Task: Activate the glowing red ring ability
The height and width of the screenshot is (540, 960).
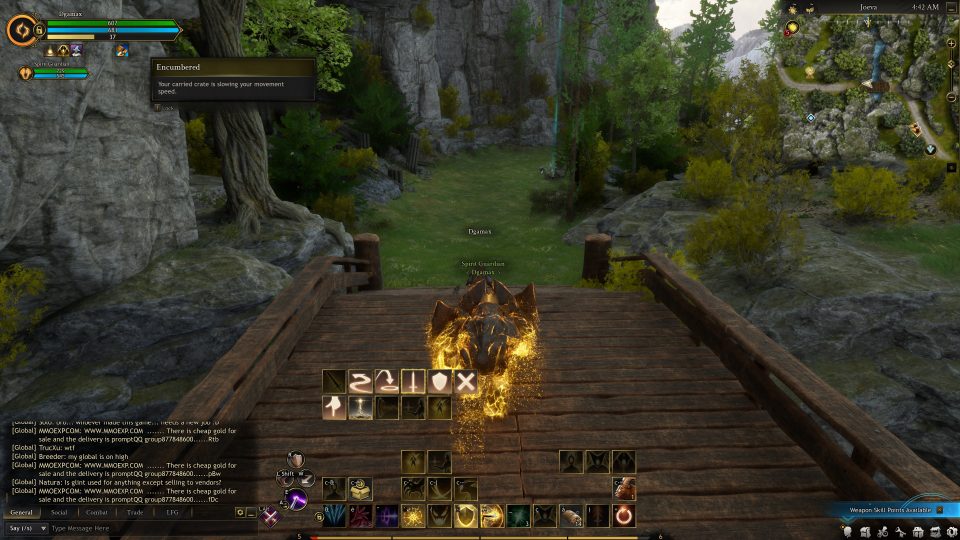Action: (x=623, y=516)
